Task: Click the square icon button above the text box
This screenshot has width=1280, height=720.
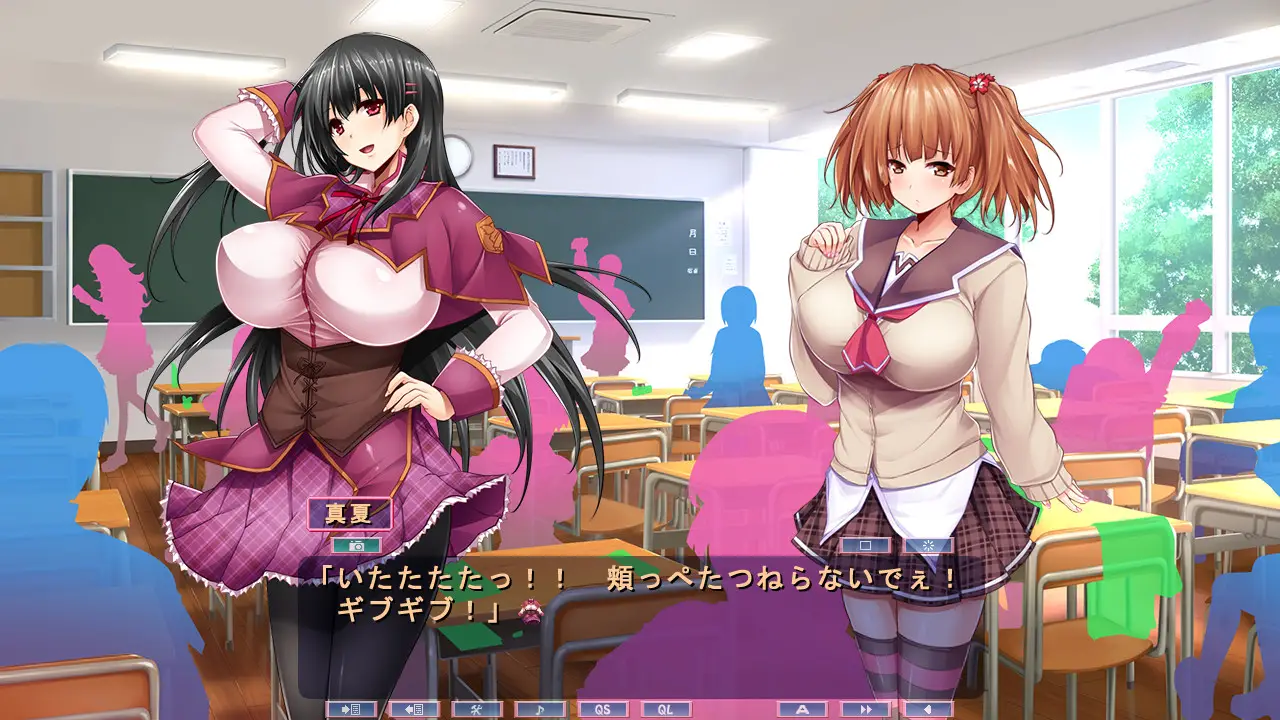Action: pyautogui.click(x=866, y=546)
